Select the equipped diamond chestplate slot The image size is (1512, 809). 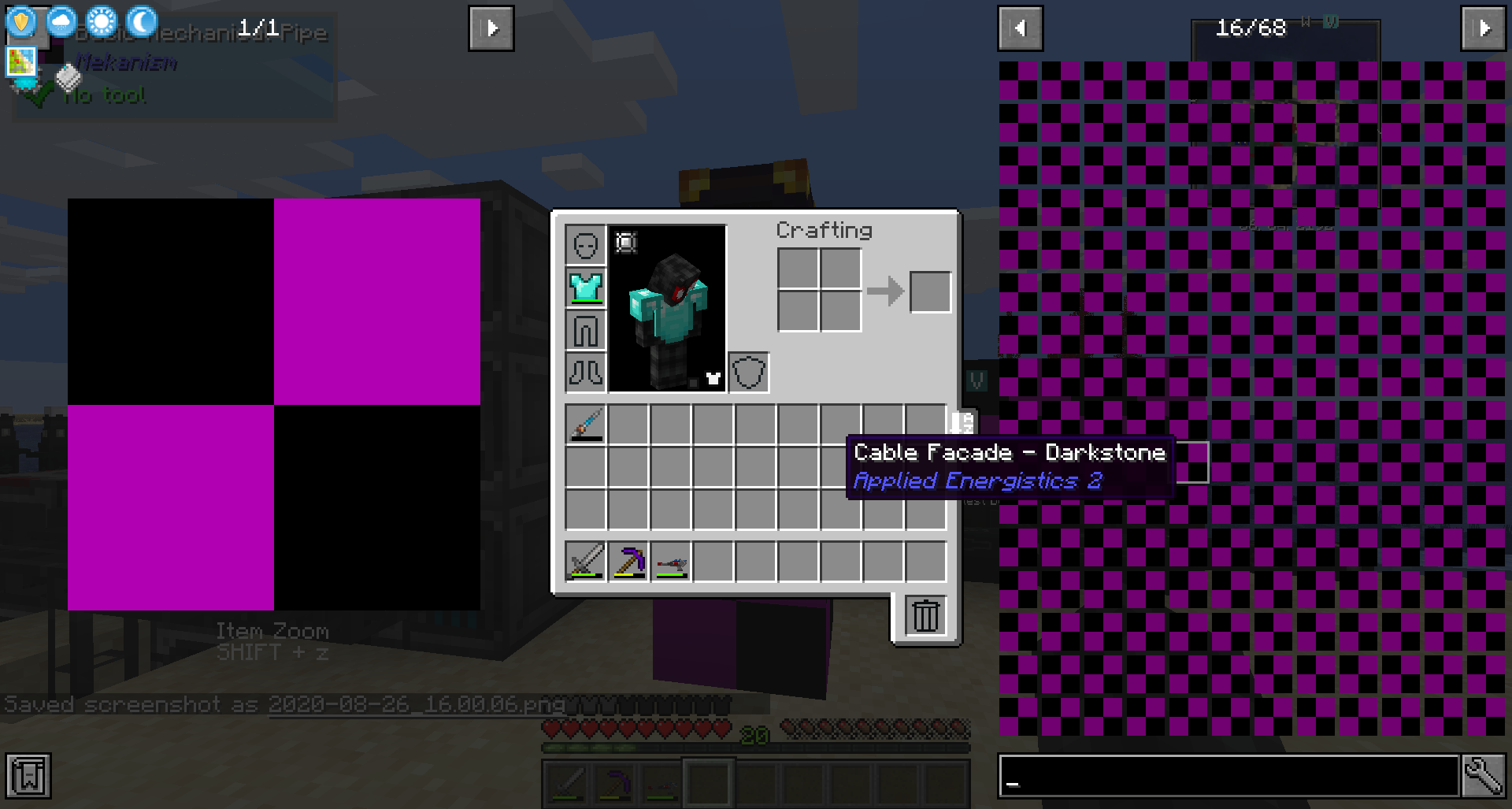pos(585,288)
